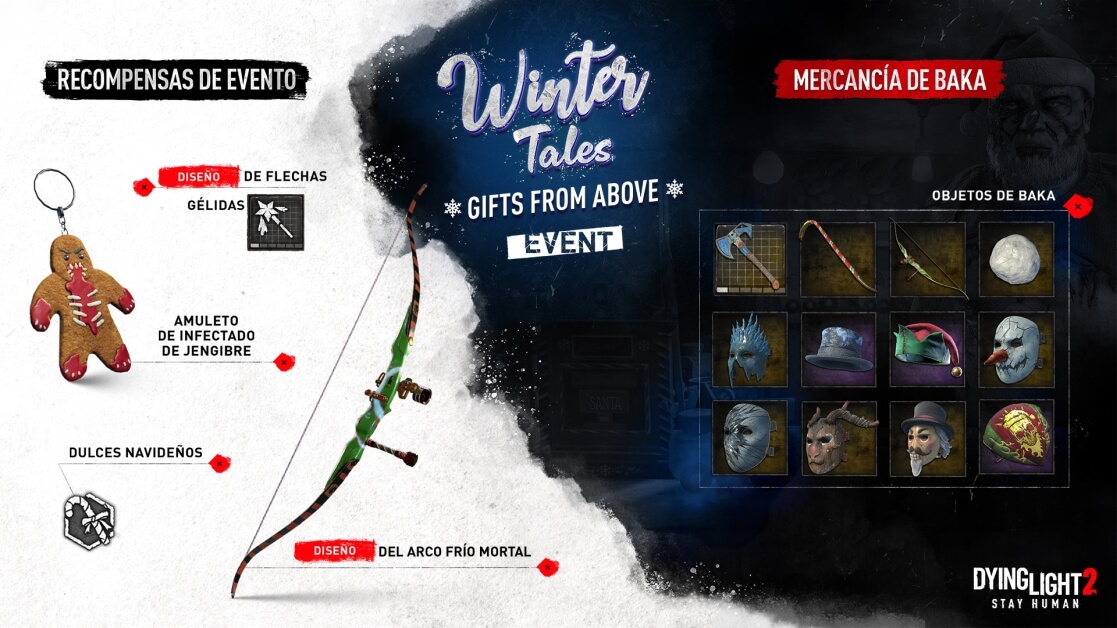The height and width of the screenshot is (628, 1117).
Task: Click the frost arrows blueprint icon
Action: click(274, 222)
